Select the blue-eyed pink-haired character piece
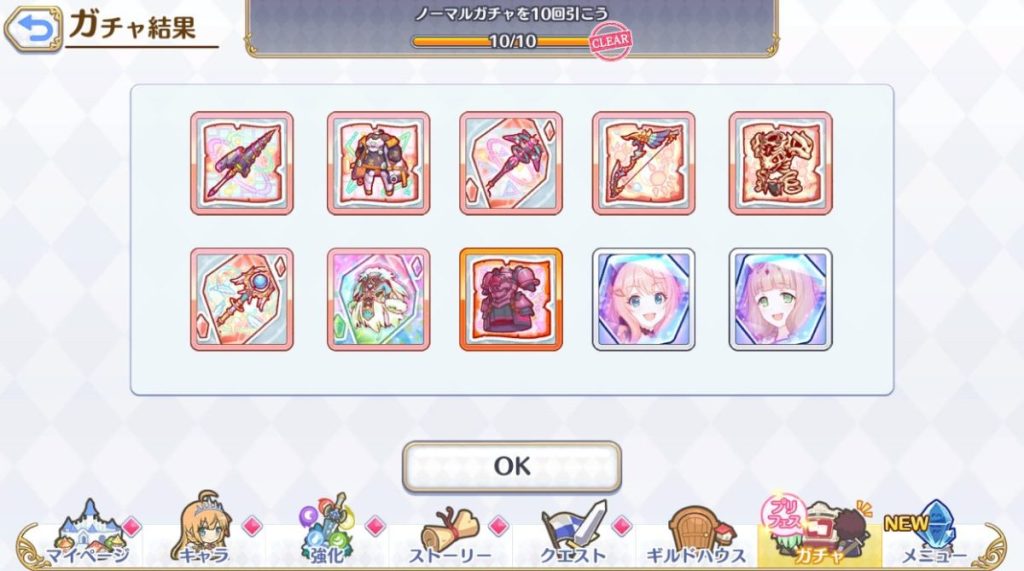The width and height of the screenshot is (1024, 571). (x=644, y=299)
